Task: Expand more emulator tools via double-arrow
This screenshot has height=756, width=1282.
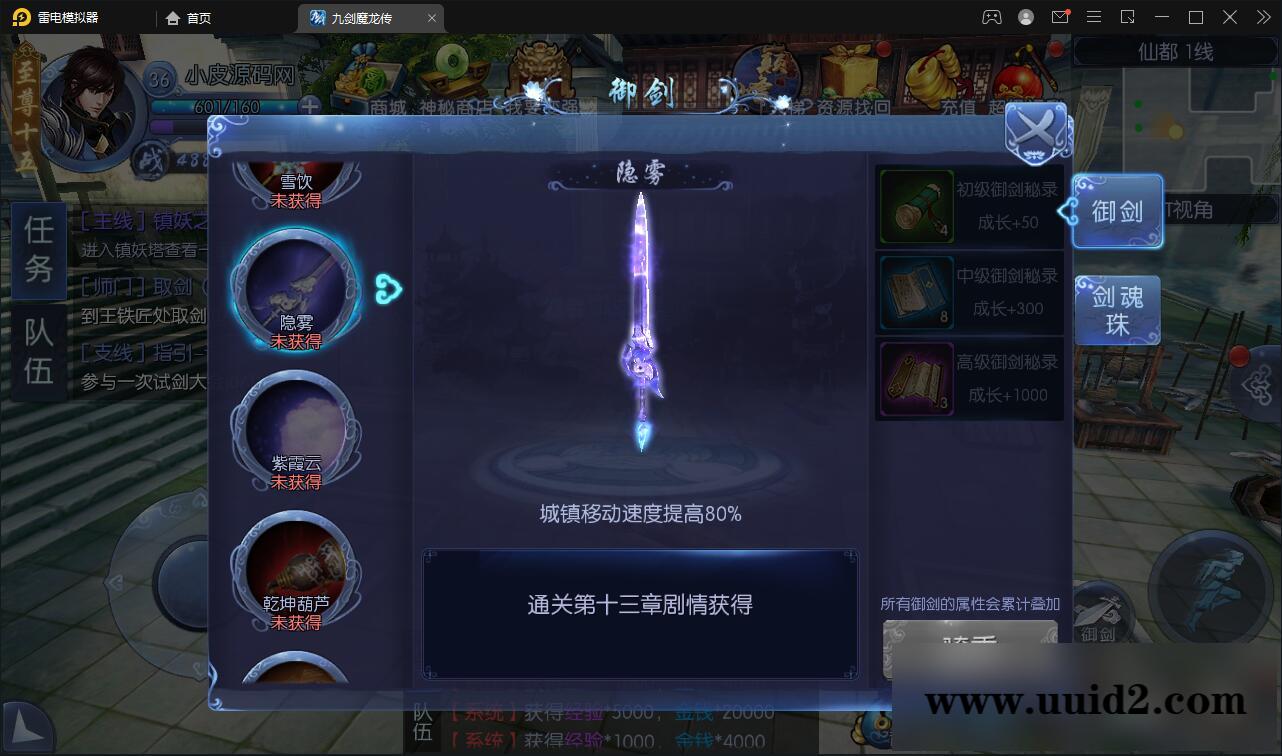Action: pos(1262,17)
